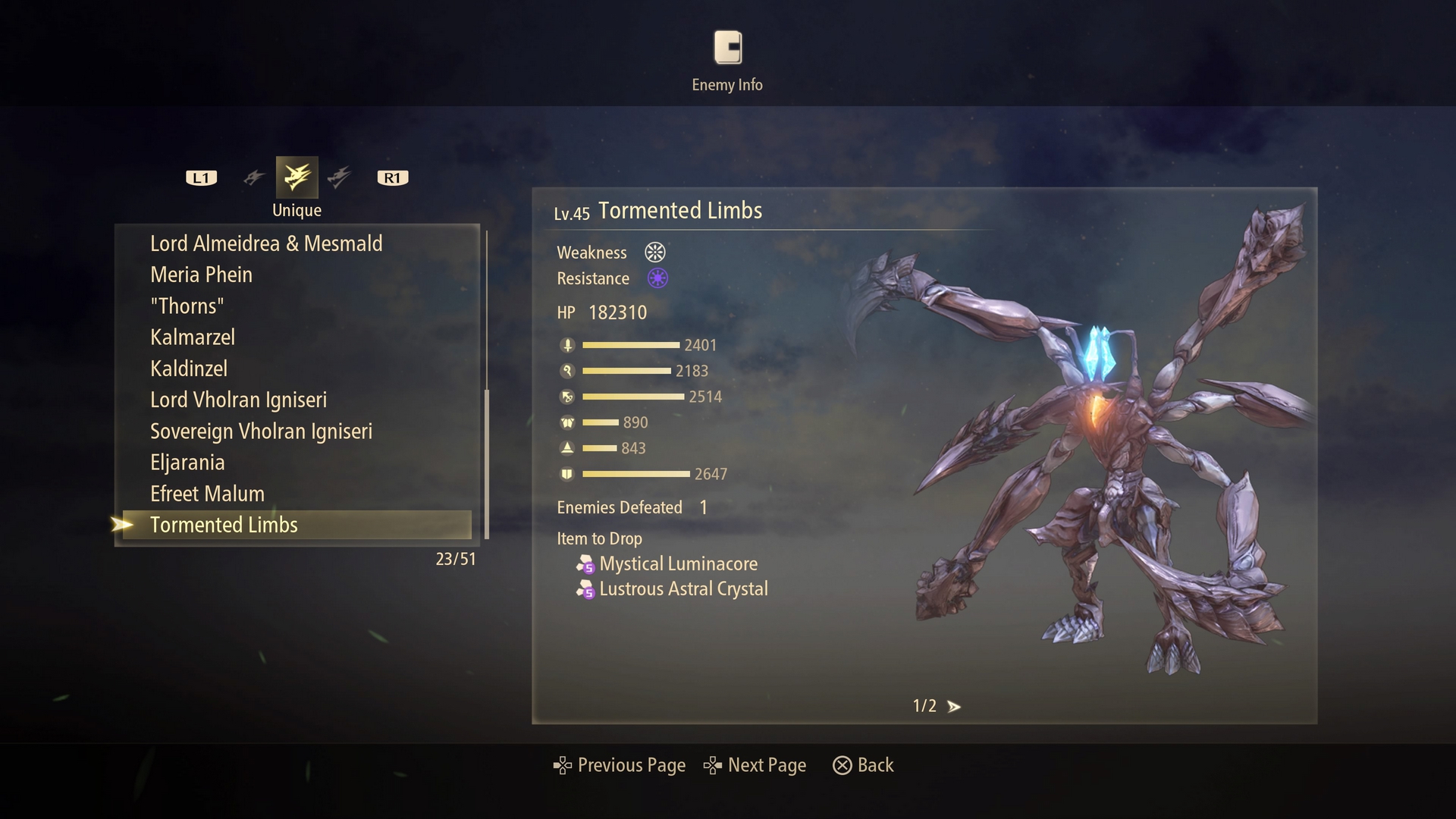Screen dimensions: 1456x819
Task: View the Lustrous Astral Crystal drop item
Action: pyautogui.click(x=682, y=589)
